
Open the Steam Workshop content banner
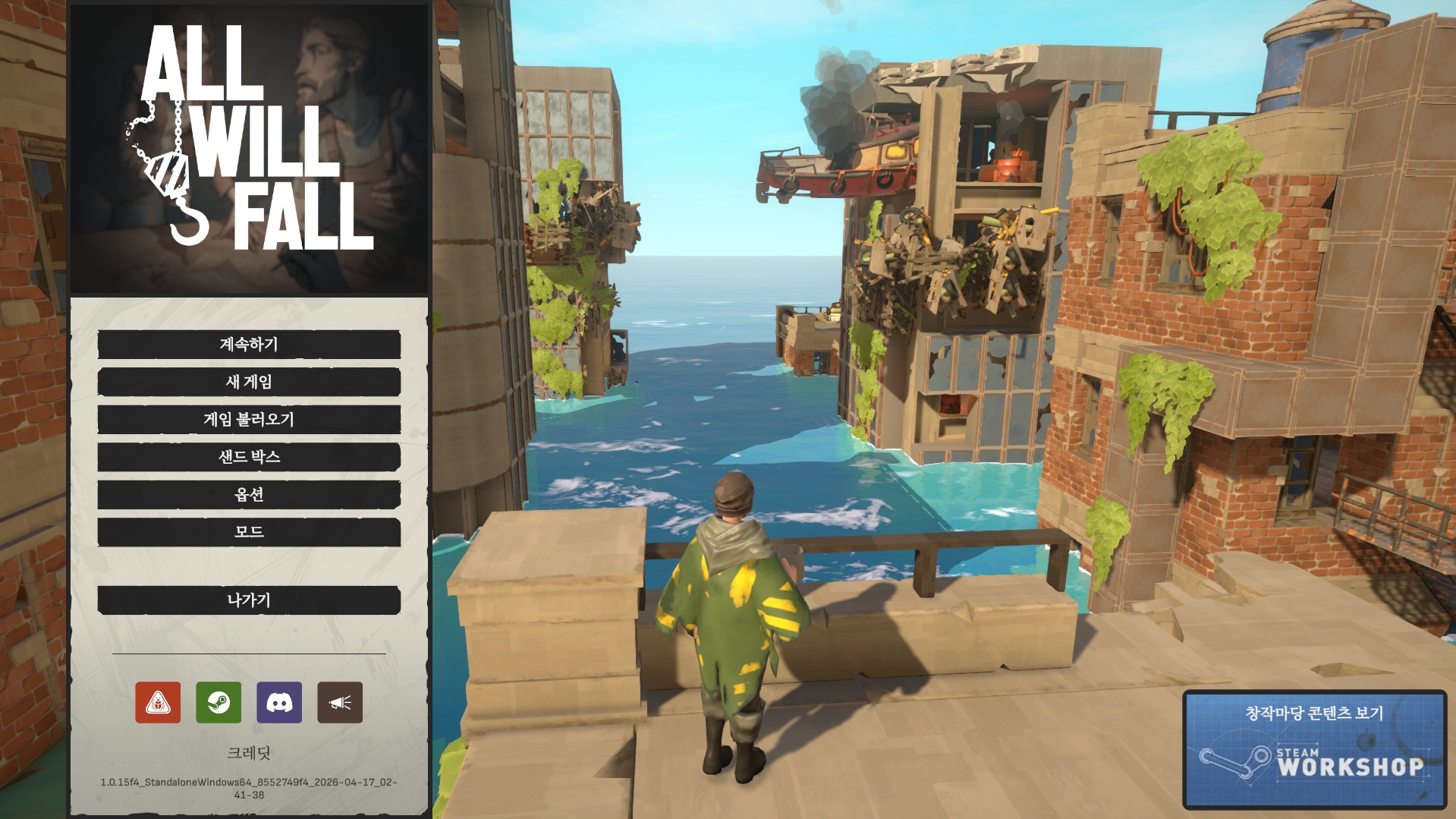coord(1314,749)
